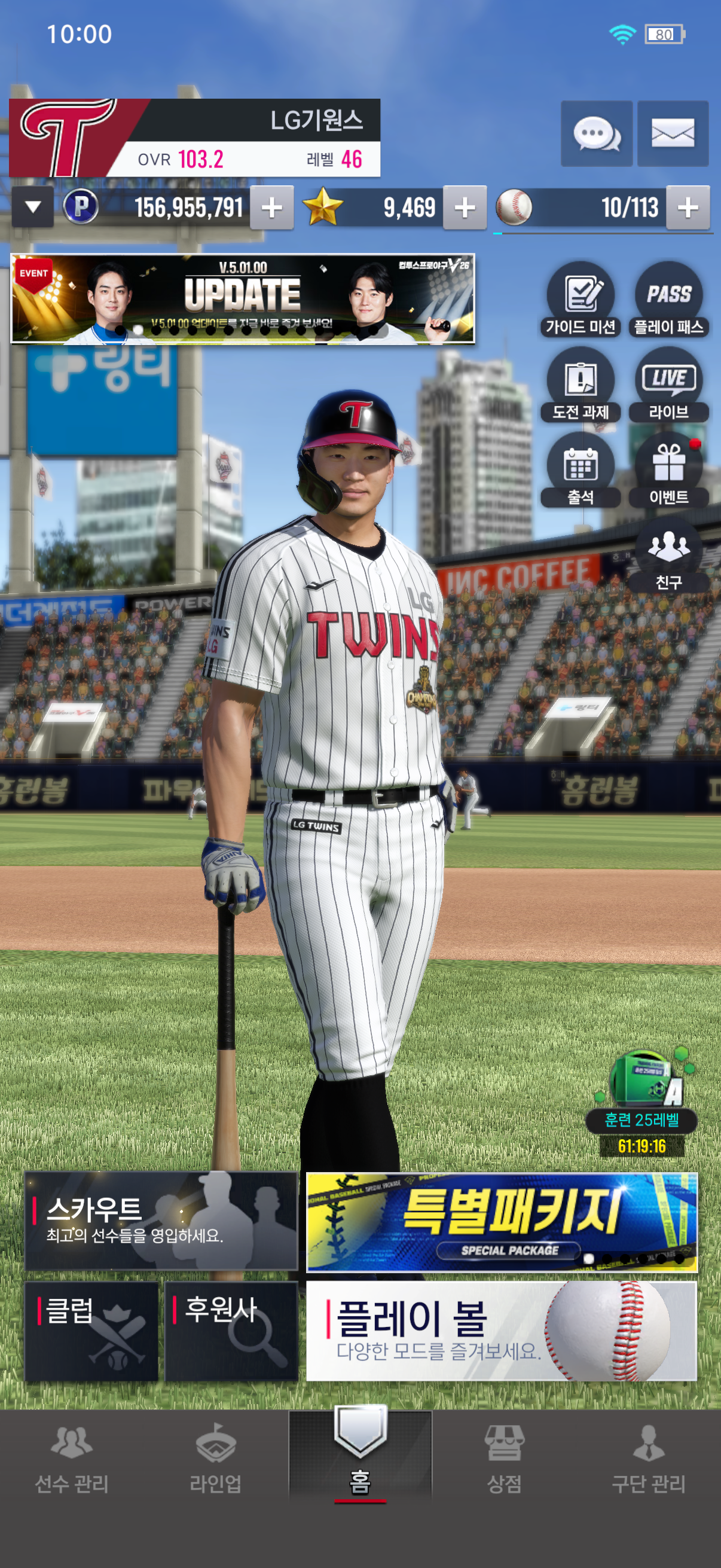
Task: Switch to the 라인업 lineup tab
Action: point(215,1457)
